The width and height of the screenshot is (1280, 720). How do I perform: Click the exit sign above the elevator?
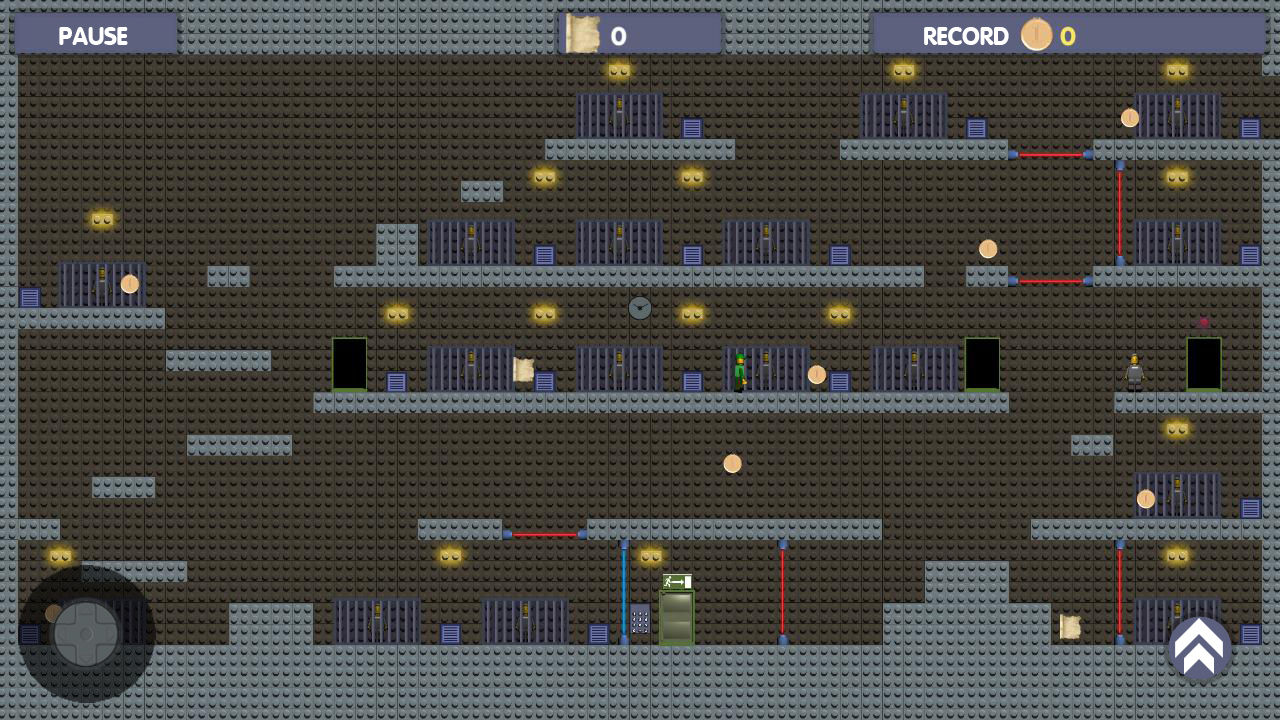(x=676, y=582)
